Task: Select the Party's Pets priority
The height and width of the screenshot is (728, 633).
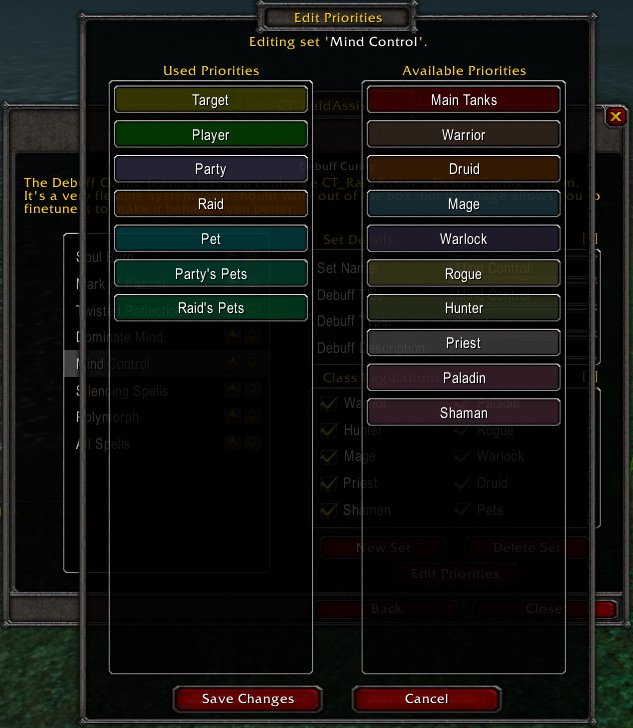Action: 210,274
